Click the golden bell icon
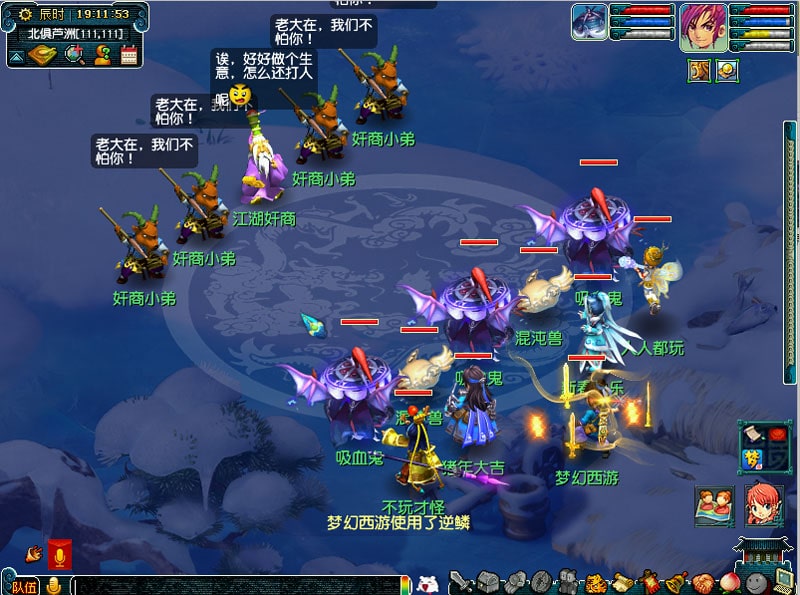 [x=677, y=582]
